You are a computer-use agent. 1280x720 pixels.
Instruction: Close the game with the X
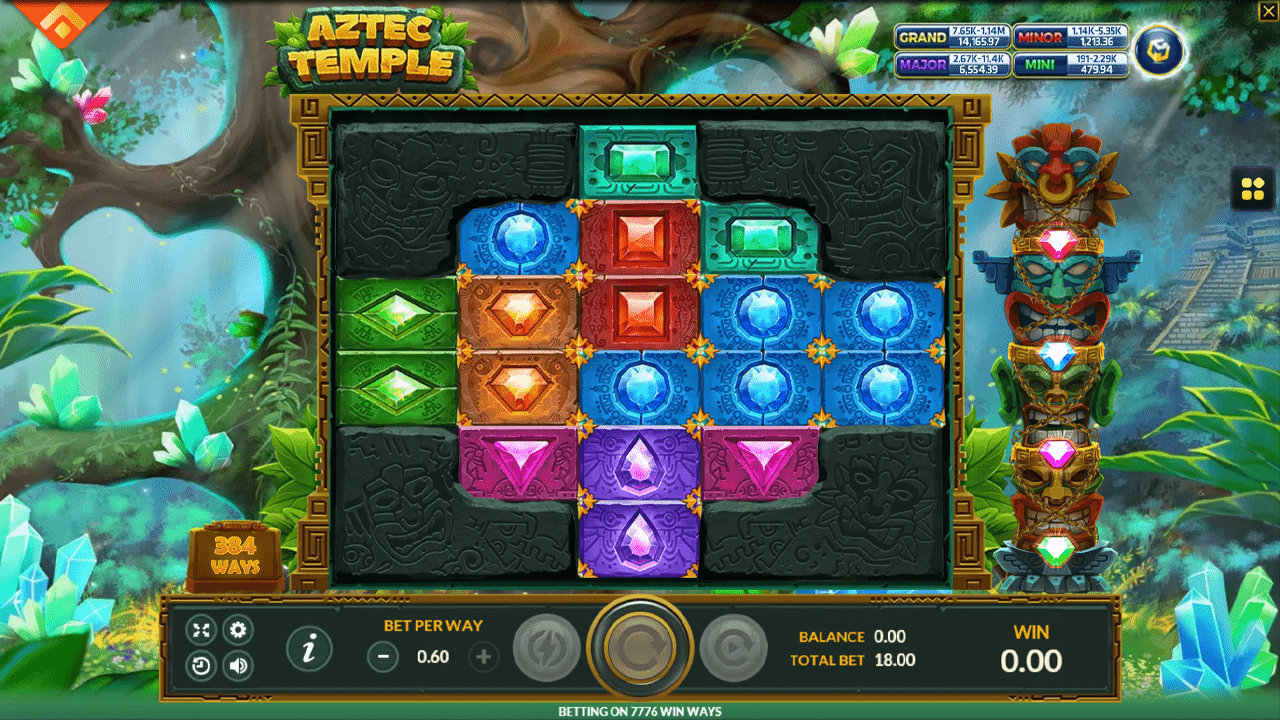coord(1268,10)
